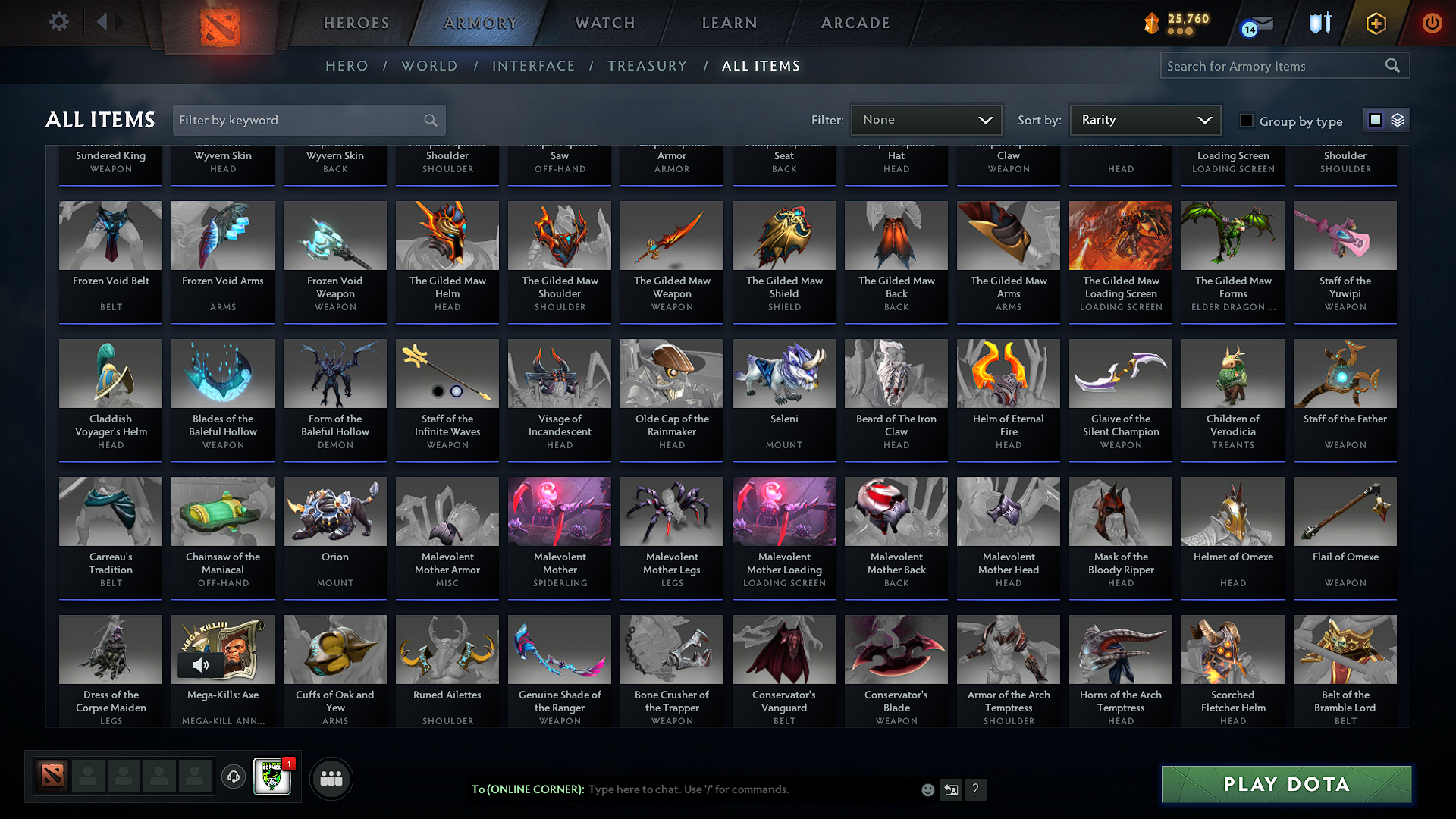Click the Dota 2 logo above the menu
Screen dimensions: 1456x819
pos(221,24)
